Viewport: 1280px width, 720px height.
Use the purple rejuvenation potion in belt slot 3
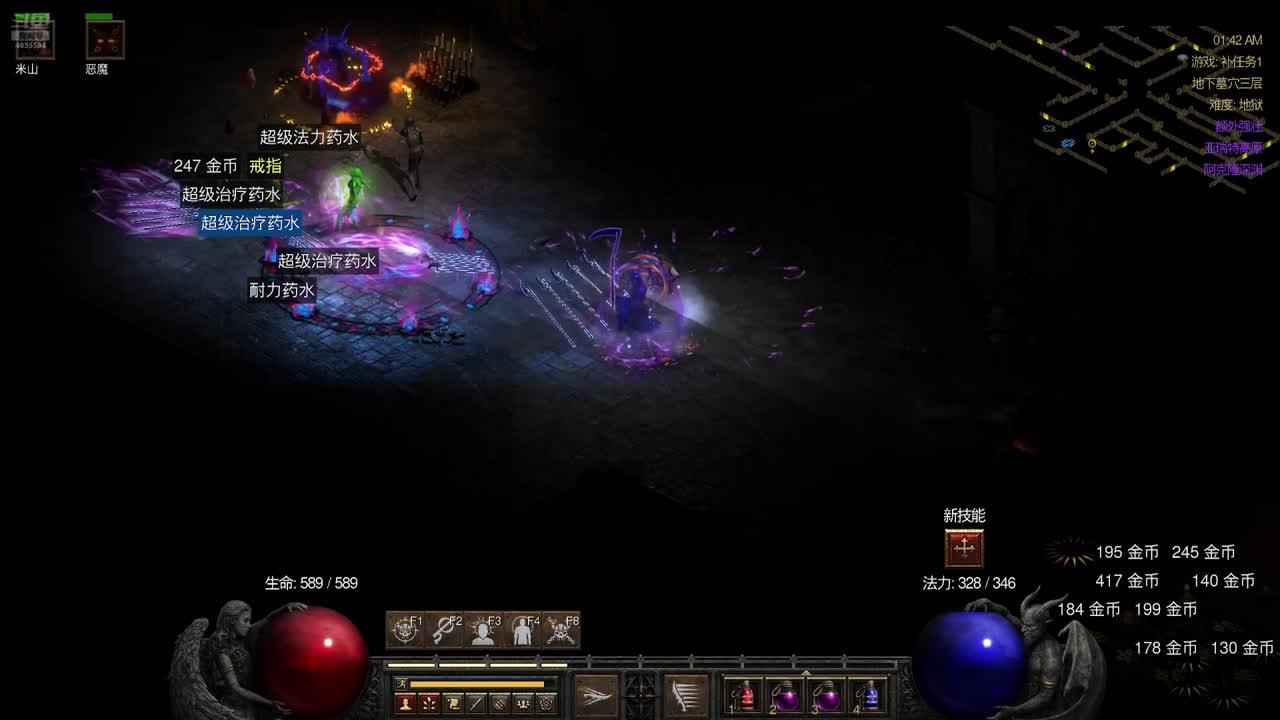point(828,696)
